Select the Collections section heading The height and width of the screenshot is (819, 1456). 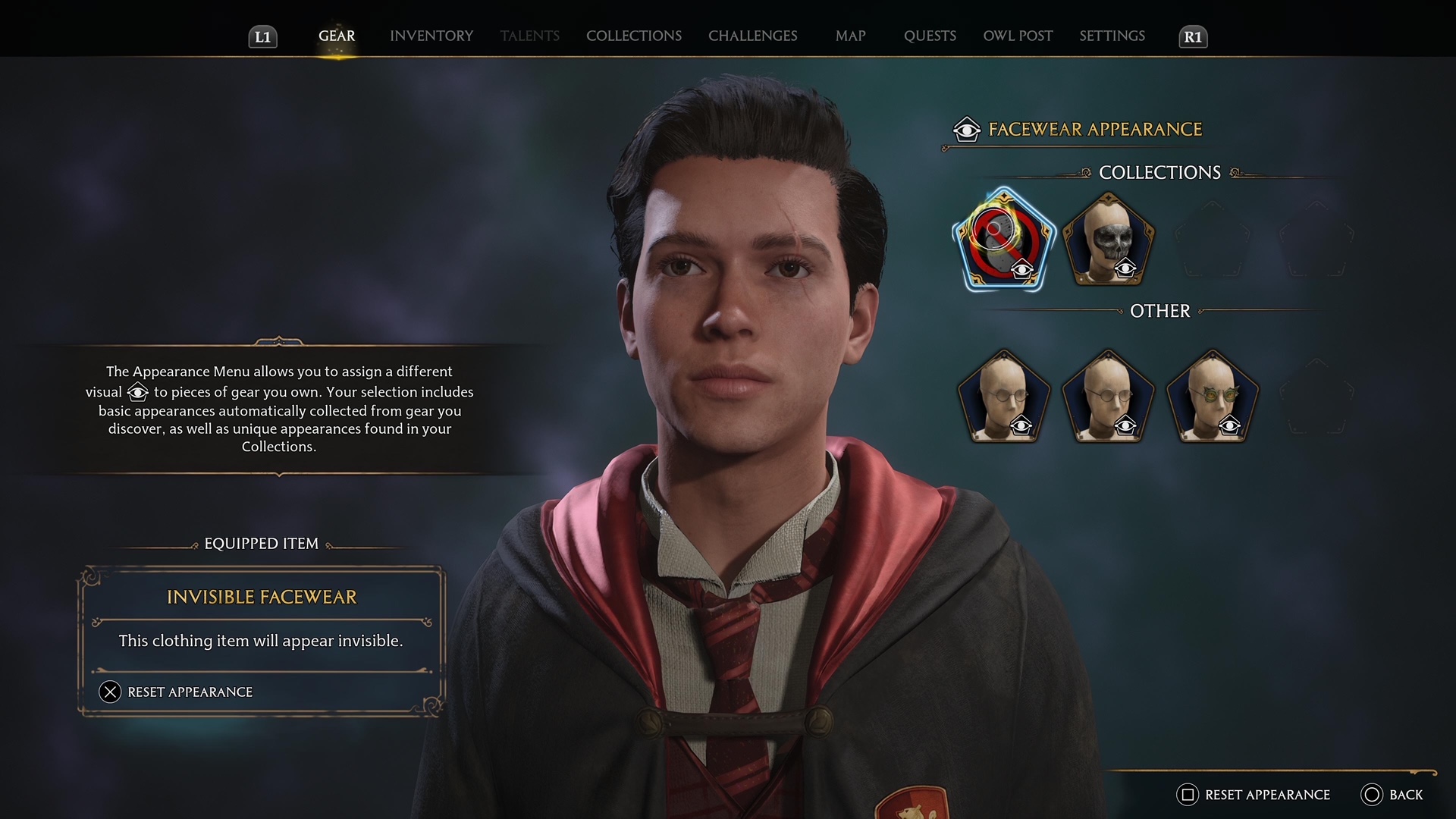click(x=1159, y=172)
